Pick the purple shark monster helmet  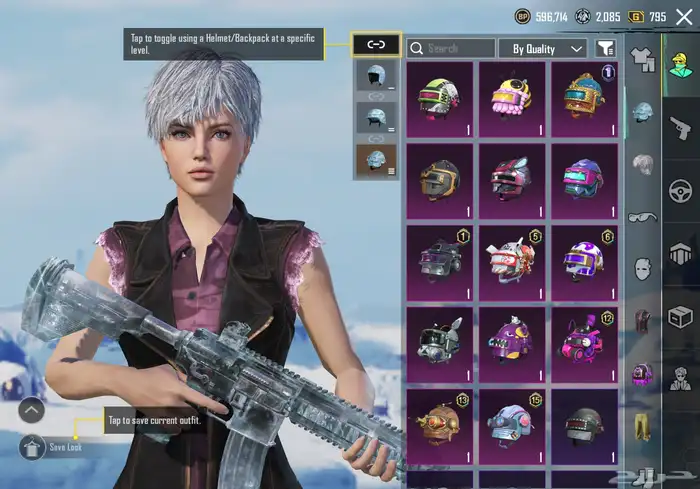511,342
